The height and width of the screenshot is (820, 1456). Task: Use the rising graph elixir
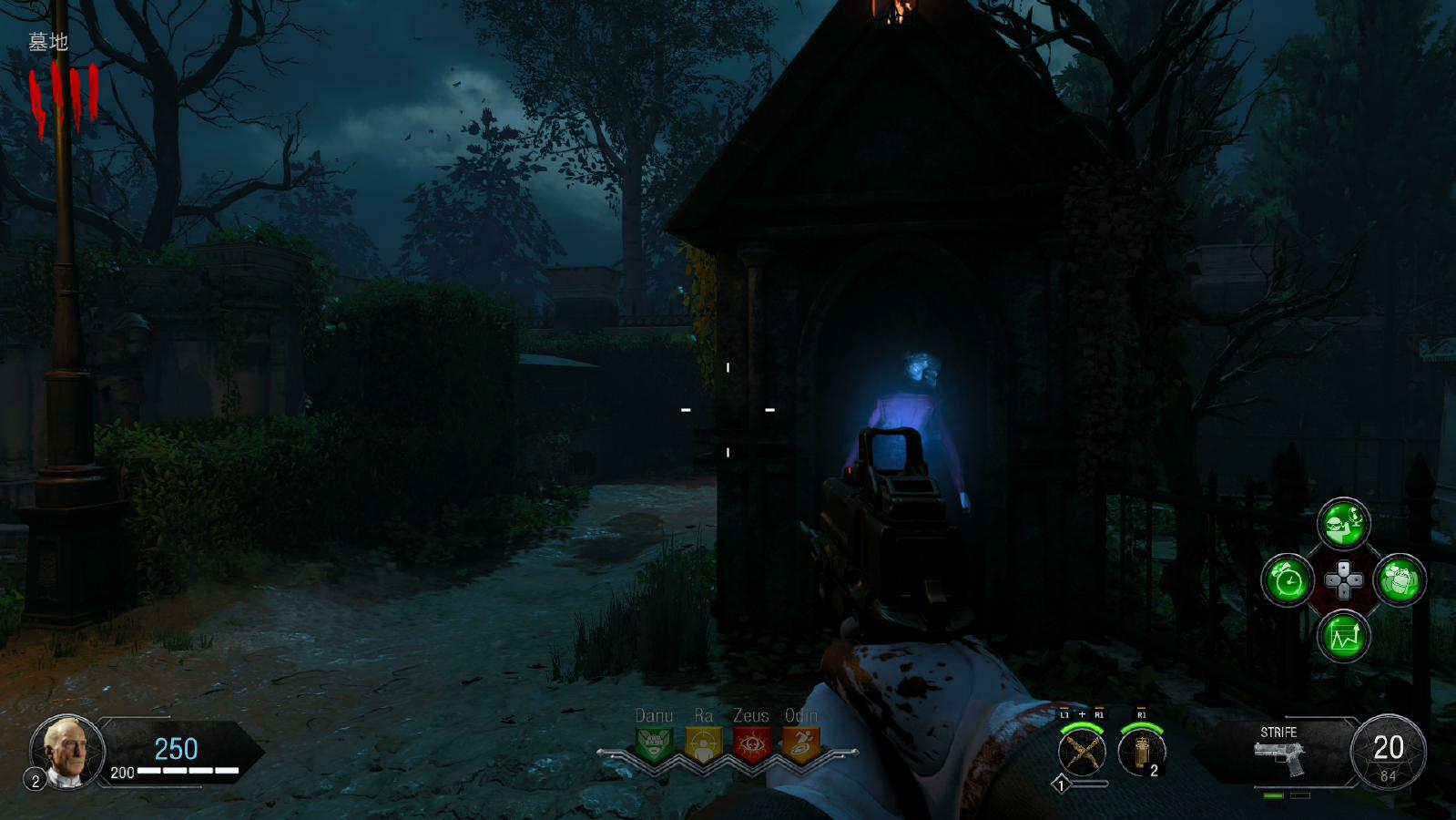1343,636
